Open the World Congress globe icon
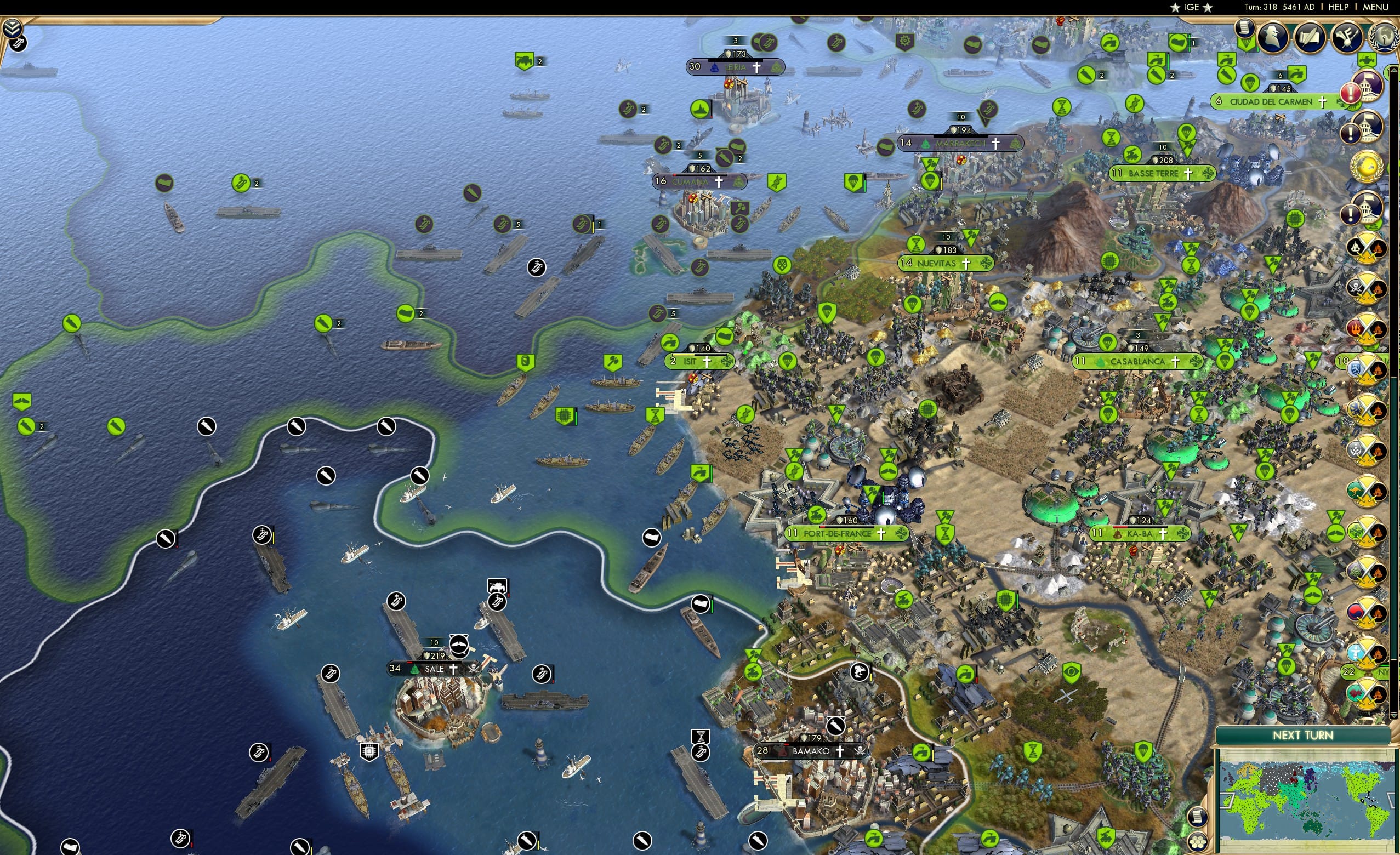The image size is (1400, 855). click(1385, 37)
